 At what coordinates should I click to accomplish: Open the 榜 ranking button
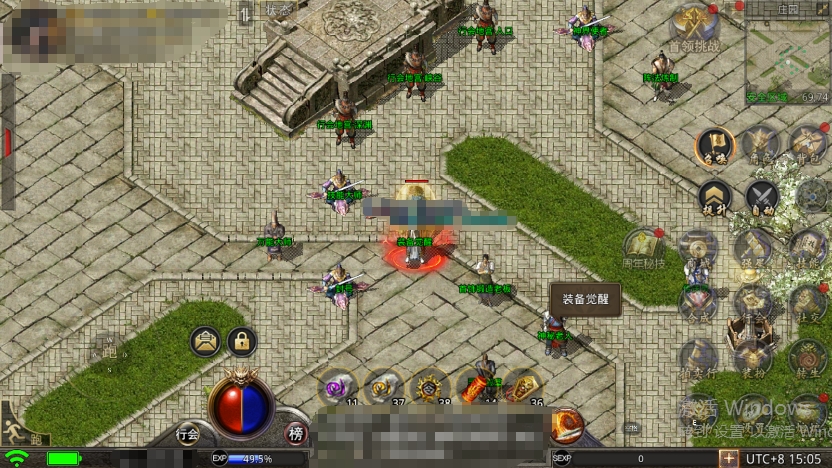[295, 433]
